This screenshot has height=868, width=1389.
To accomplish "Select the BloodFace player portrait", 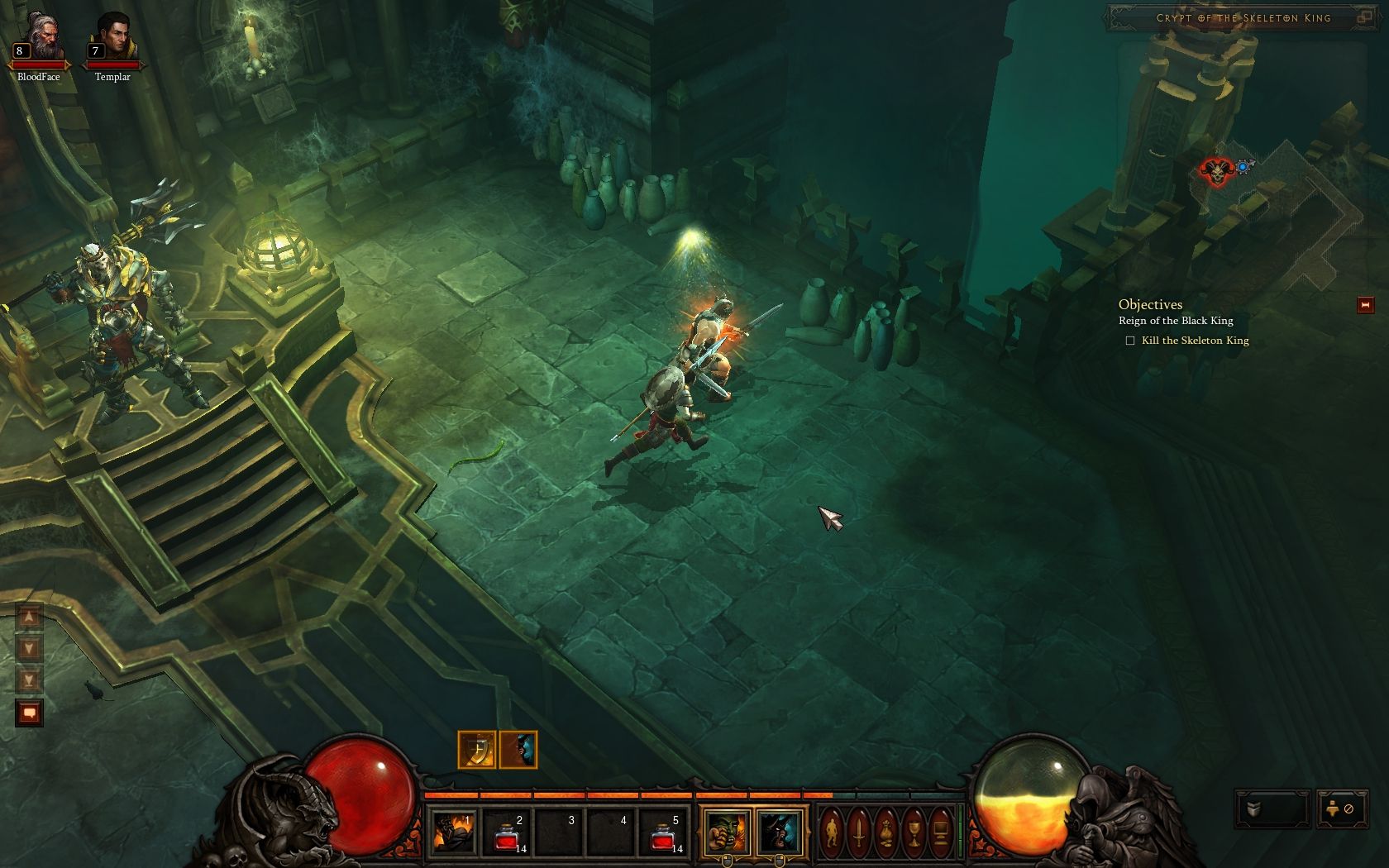I will tap(39, 40).
